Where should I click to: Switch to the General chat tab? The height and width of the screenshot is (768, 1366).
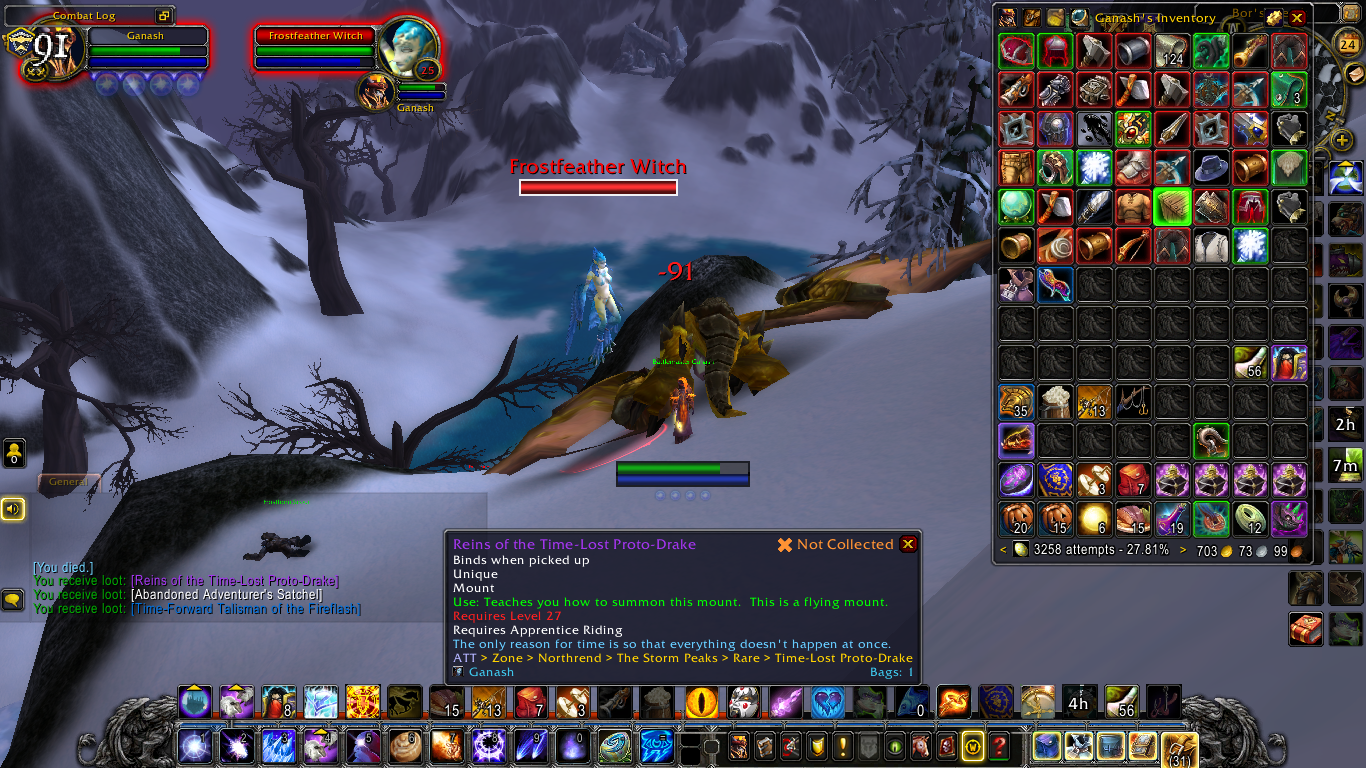pos(68,482)
